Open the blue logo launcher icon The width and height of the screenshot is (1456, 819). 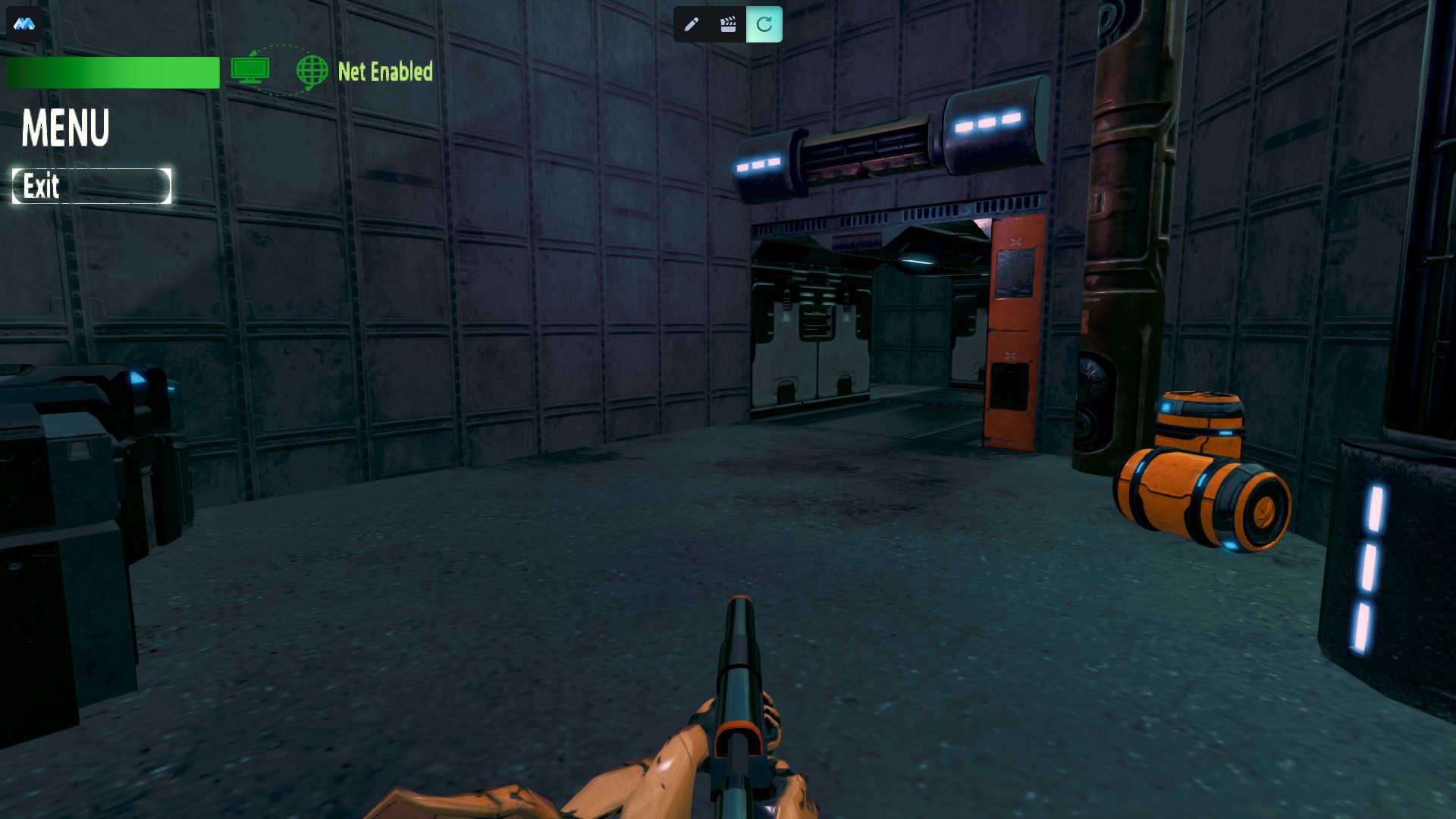point(24,24)
